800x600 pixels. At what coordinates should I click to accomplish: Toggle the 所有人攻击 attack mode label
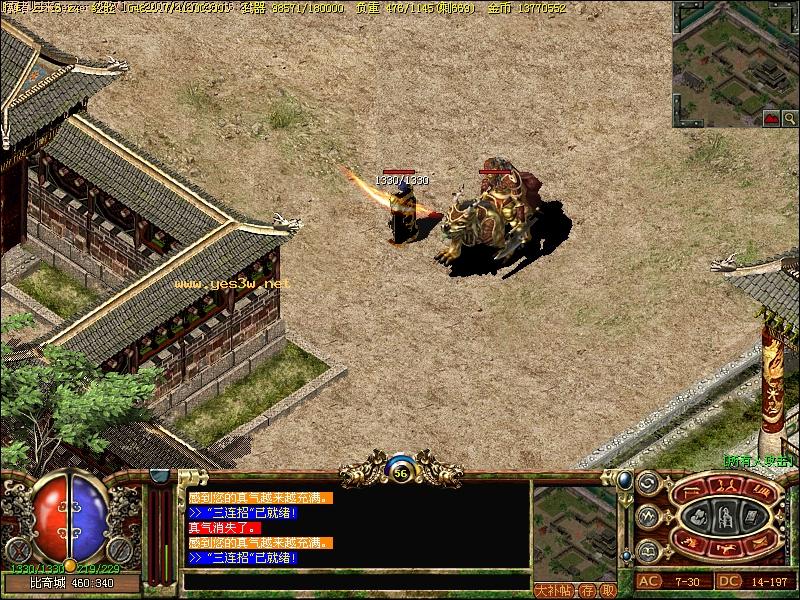point(759,462)
